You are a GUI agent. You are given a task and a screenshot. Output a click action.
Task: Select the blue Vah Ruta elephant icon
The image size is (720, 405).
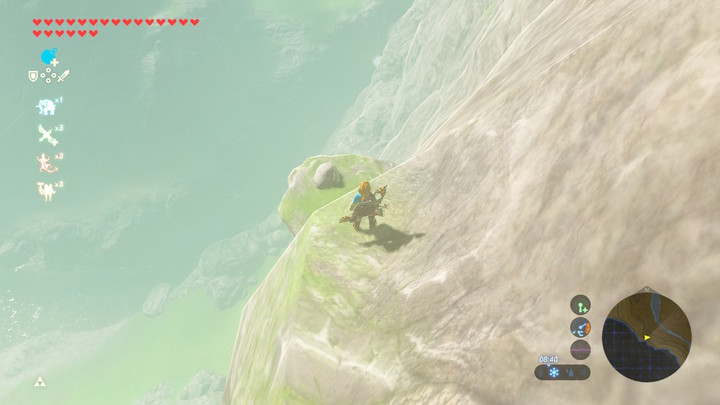(x=46, y=105)
